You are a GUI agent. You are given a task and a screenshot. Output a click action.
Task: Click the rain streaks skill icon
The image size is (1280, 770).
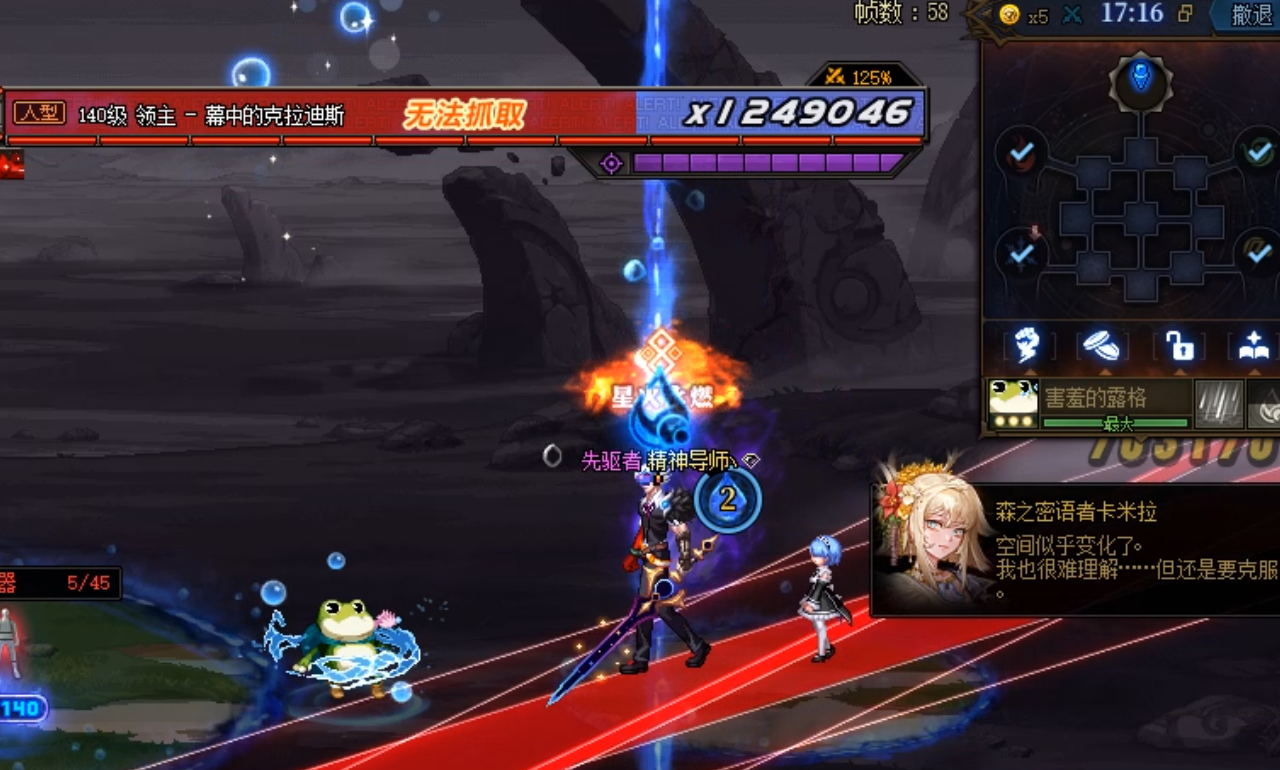pyautogui.click(x=1219, y=403)
